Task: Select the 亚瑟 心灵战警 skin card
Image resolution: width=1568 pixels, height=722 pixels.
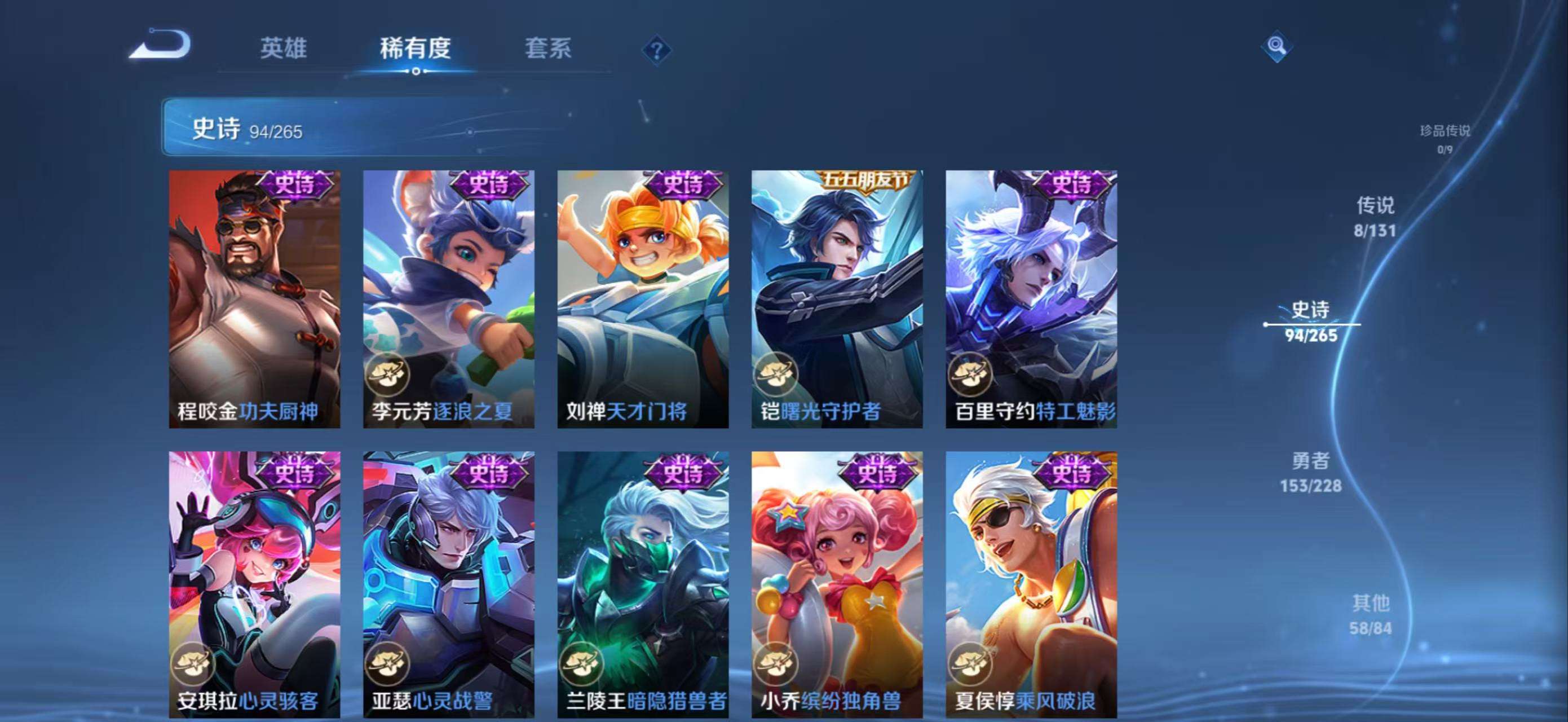Action: 449,584
